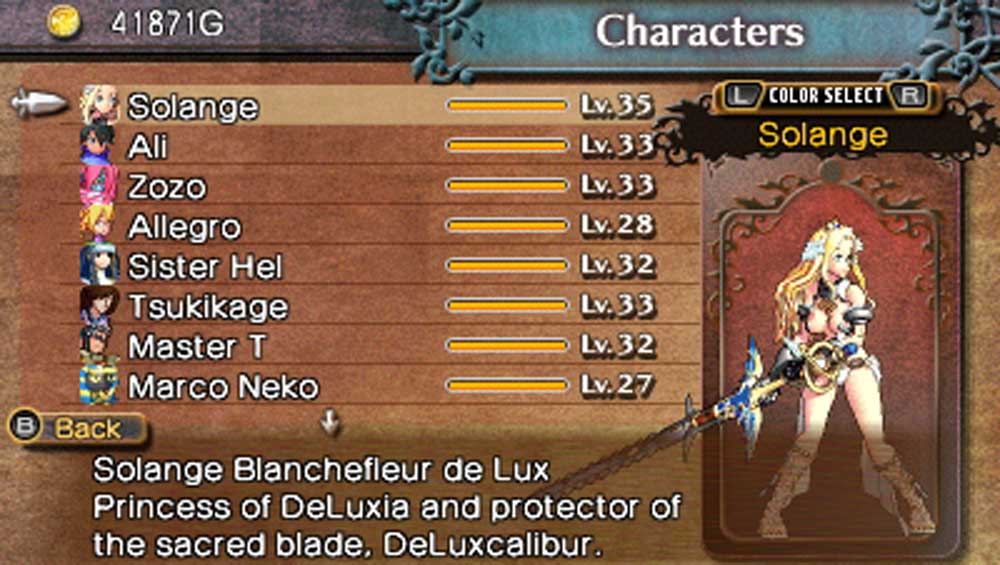1000x565 pixels.
Task: Choose Ali from the character list
Action: pos(148,146)
